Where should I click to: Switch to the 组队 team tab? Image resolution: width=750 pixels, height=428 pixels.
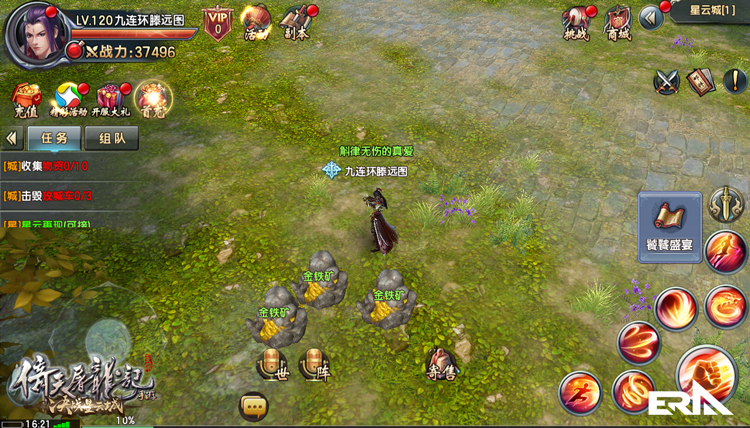[x=112, y=138]
